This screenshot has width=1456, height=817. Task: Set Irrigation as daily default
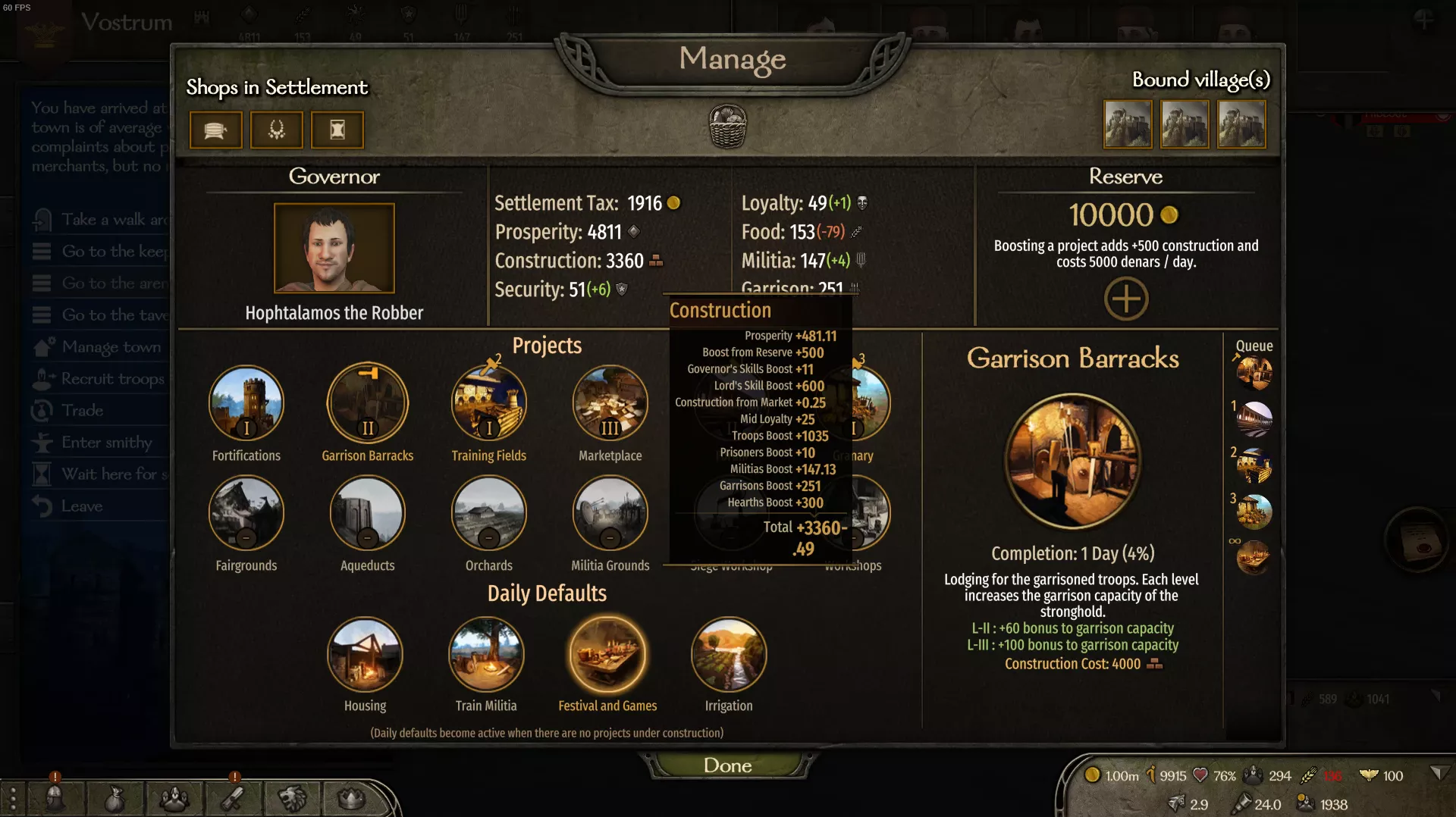(729, 654)
